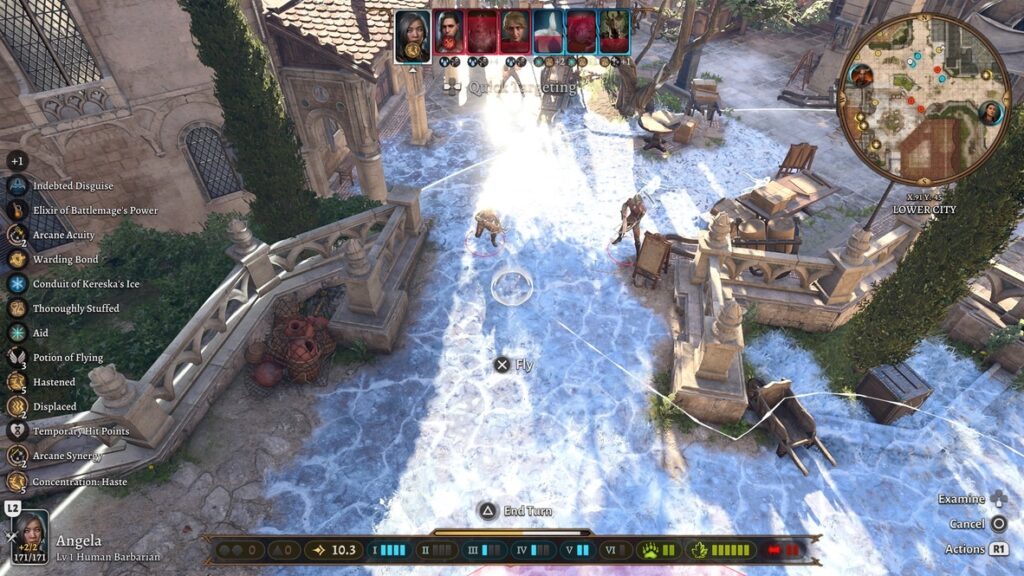Image resolution: width=1024 pixels, height=576 pixels.
Task: Pick the green creature's turn order portrait
Action: pyautogui.click(x=613, y=32)
